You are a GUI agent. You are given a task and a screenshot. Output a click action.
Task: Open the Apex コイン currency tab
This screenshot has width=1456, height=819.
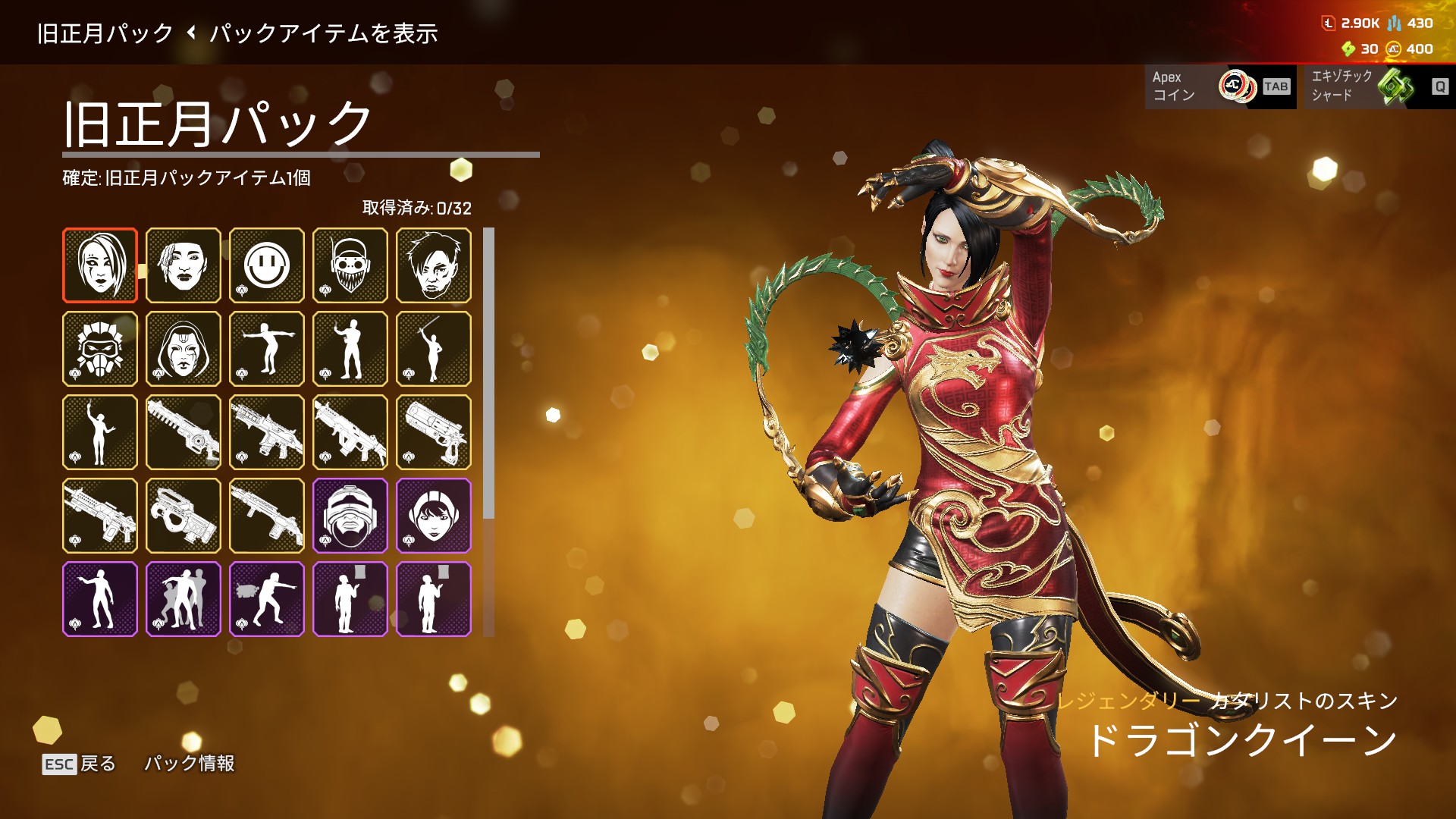pos(1219,86)
